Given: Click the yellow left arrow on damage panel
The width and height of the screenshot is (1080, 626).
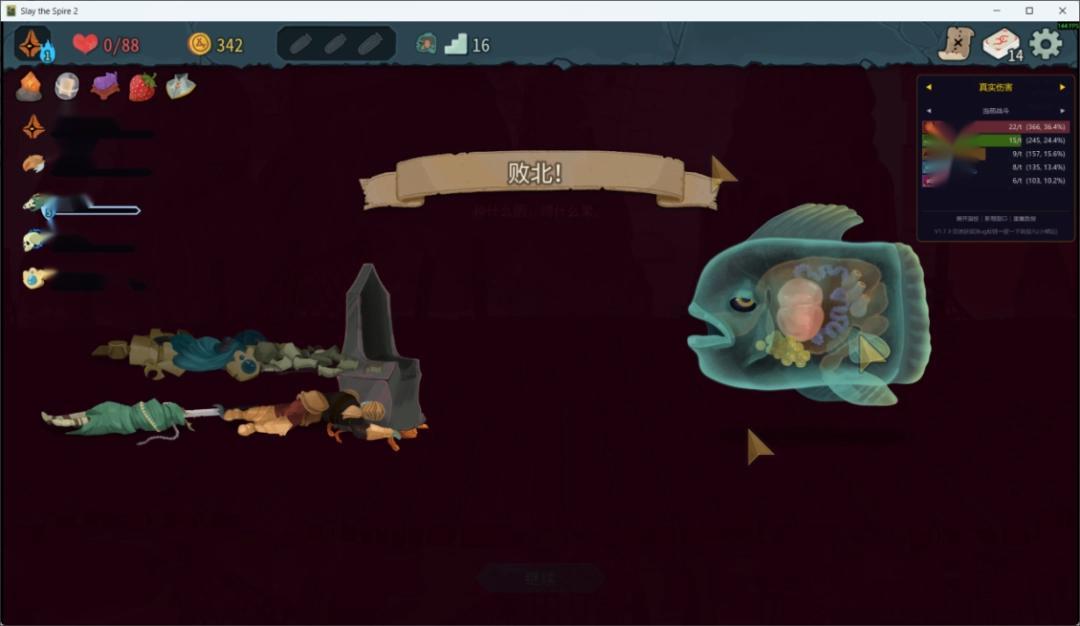Looking at the screenshot, I should (x=928, y=87).
